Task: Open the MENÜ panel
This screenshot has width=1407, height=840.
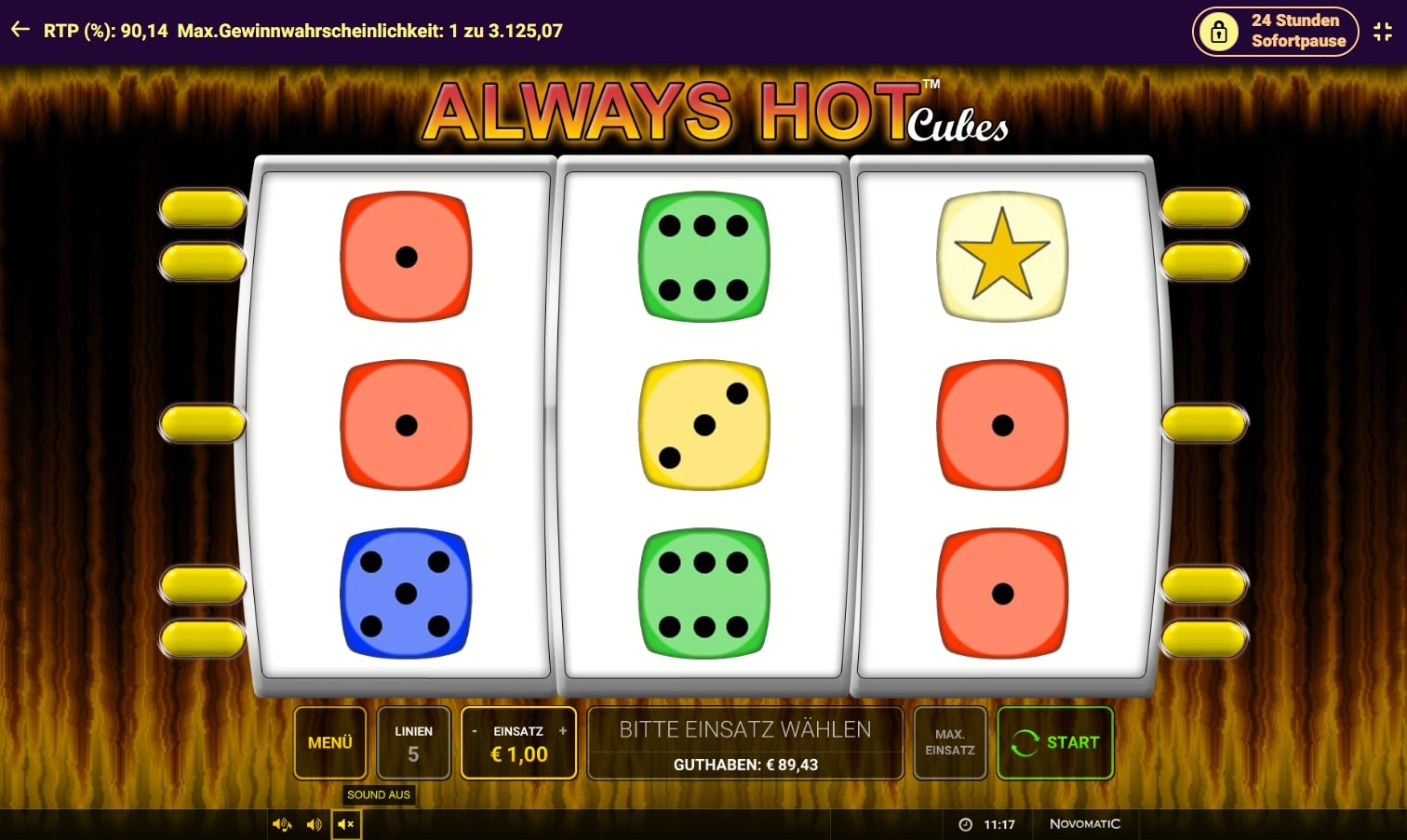Action: pyautogui.click(x=329, y=742)
